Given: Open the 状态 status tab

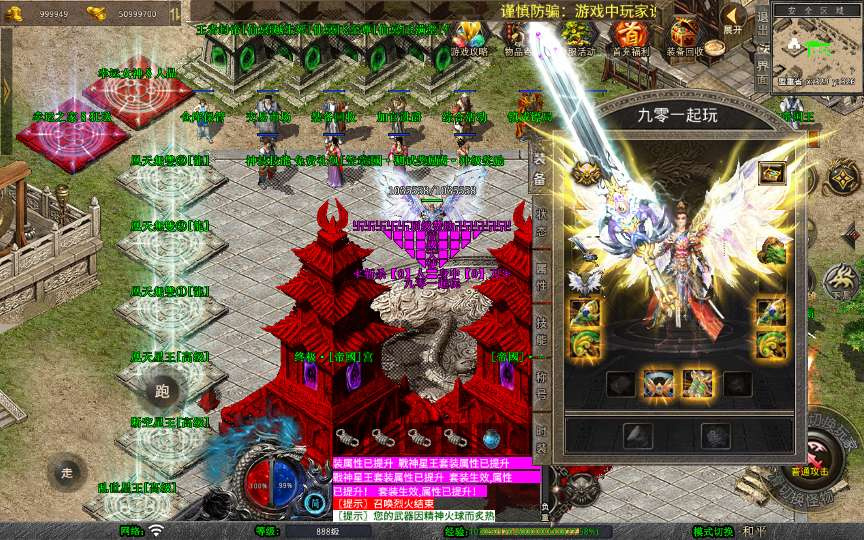Looking at the screenshot, I should click(539, 220).
